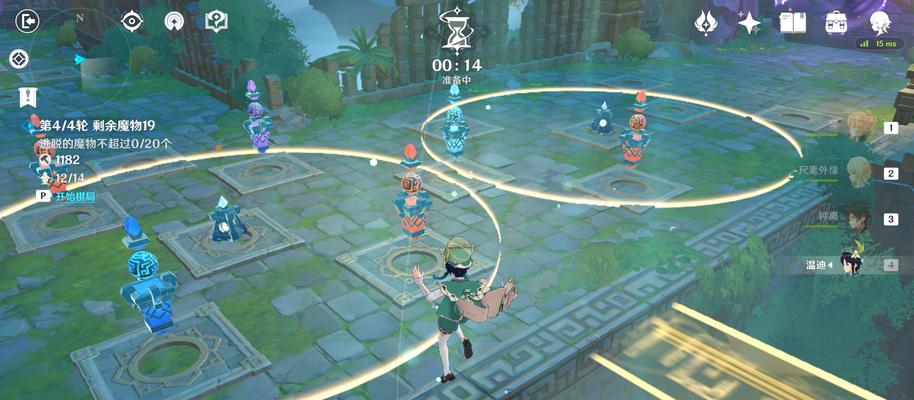Toggle the eye view icon
Image resolution: width=914 pixels, height=400 pixels.
132,21
